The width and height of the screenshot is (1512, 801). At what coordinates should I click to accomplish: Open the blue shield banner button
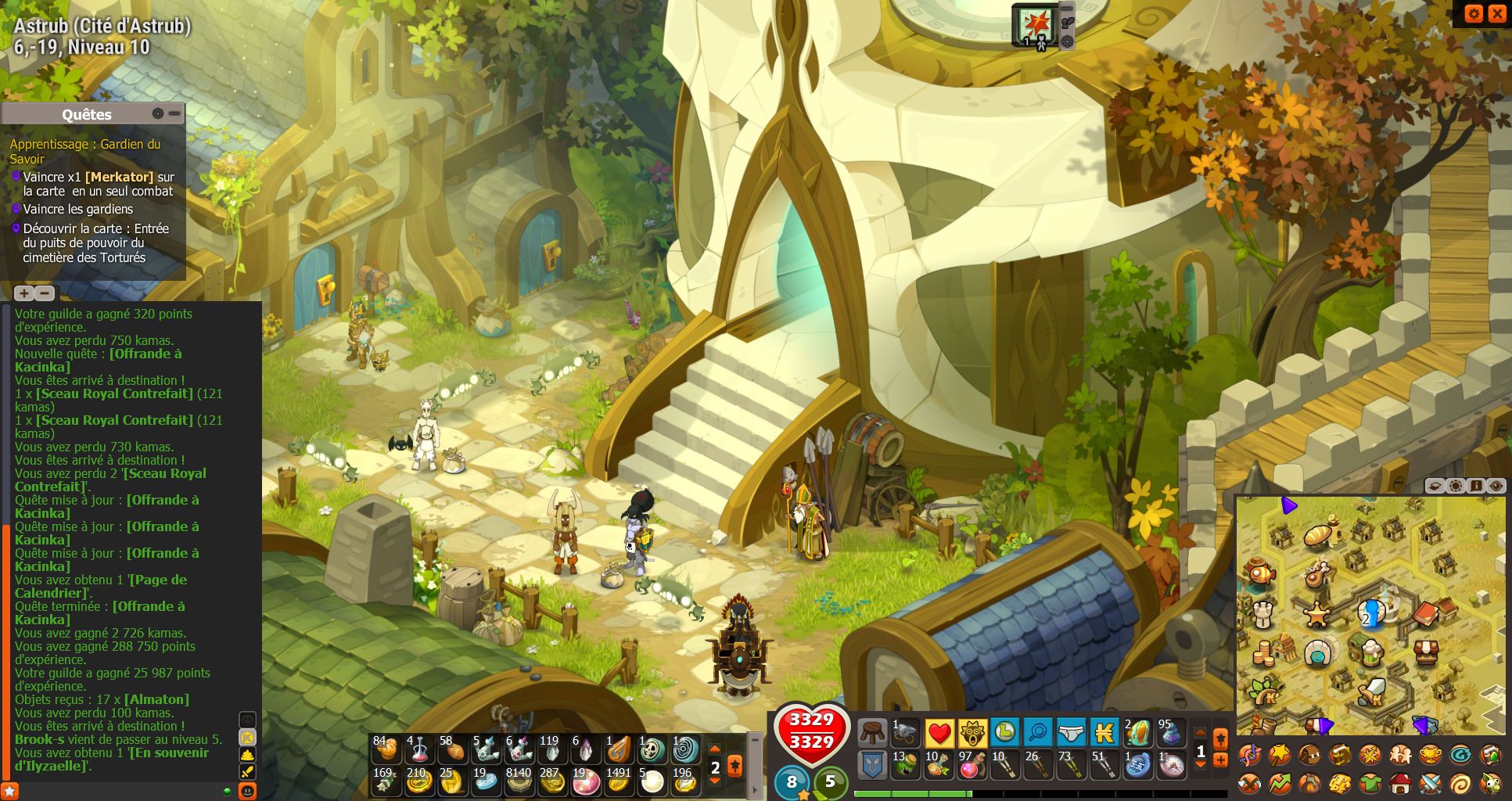point(872,765)
